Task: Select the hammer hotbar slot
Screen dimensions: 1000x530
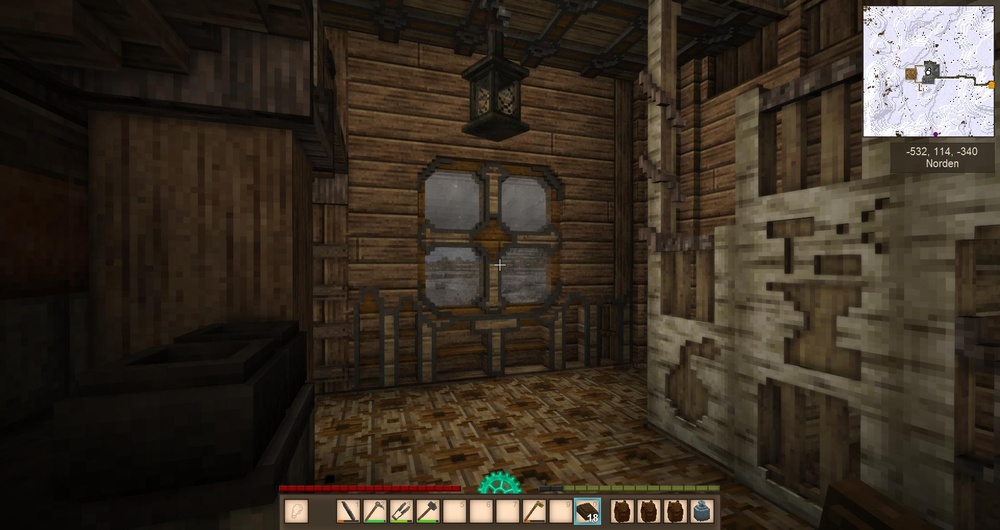Action: (428, 511)
